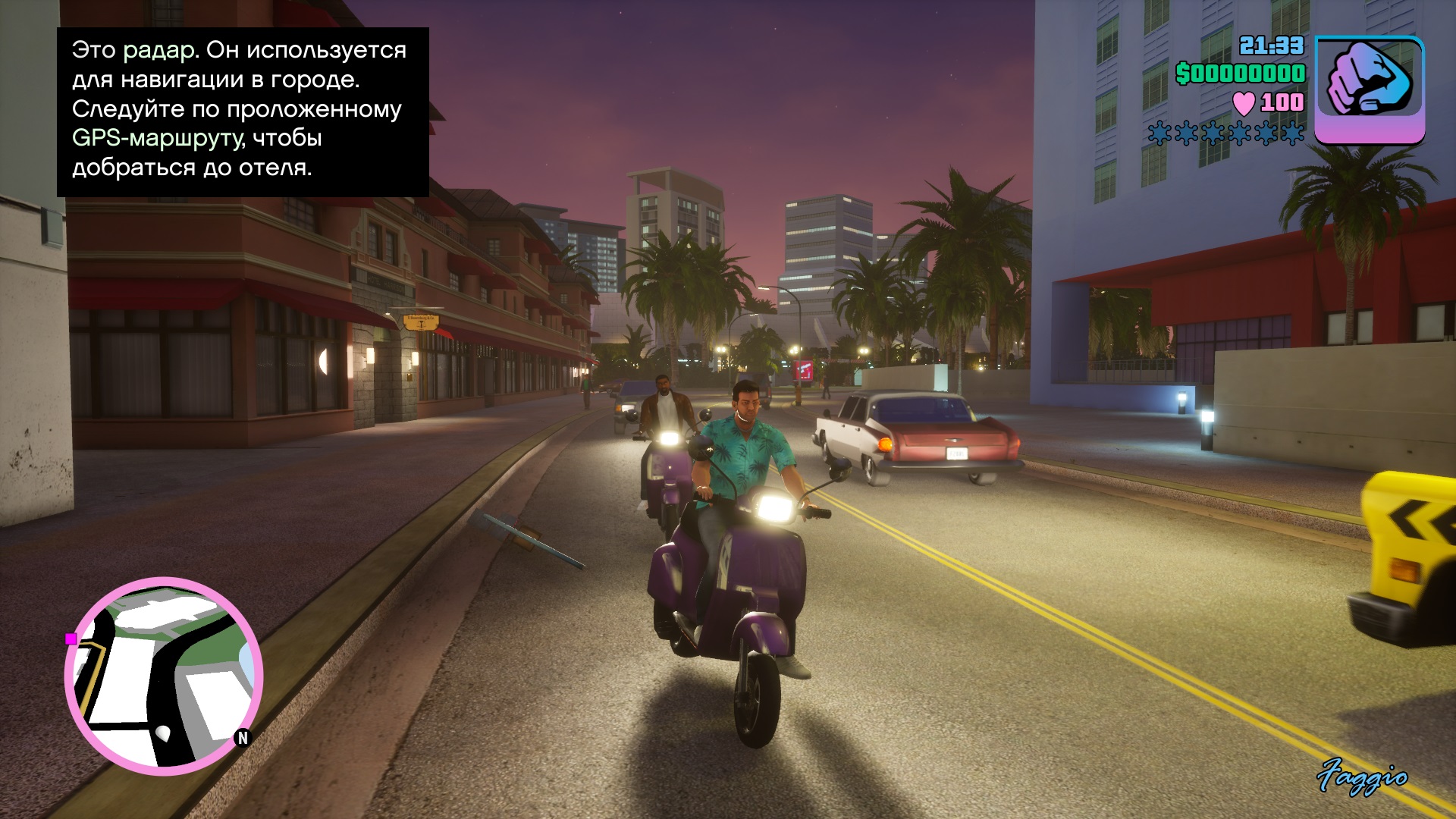Click the radar tutorial hint box

pyautogui.click(x=243, y=112)
